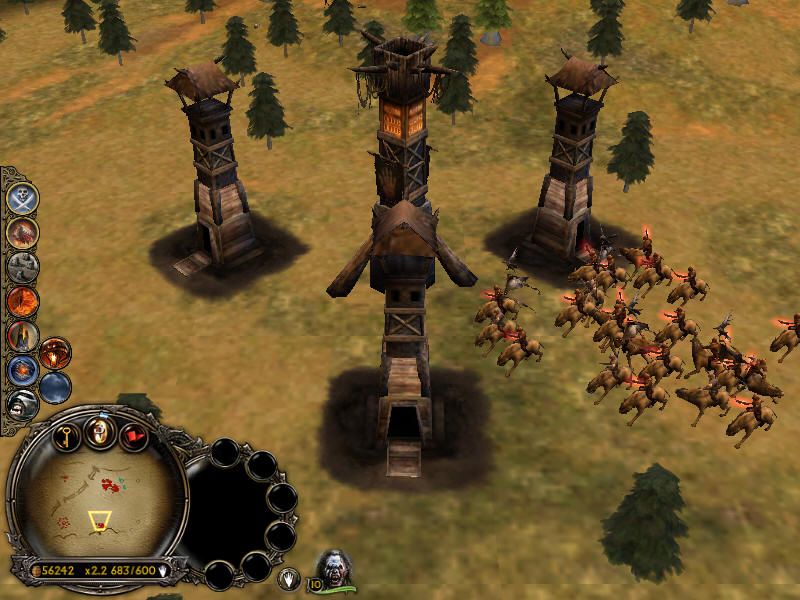This screenshot has height=600, width=800.
Task: Select the dark blue storm cloud power
Action: (x=55, y=387)
